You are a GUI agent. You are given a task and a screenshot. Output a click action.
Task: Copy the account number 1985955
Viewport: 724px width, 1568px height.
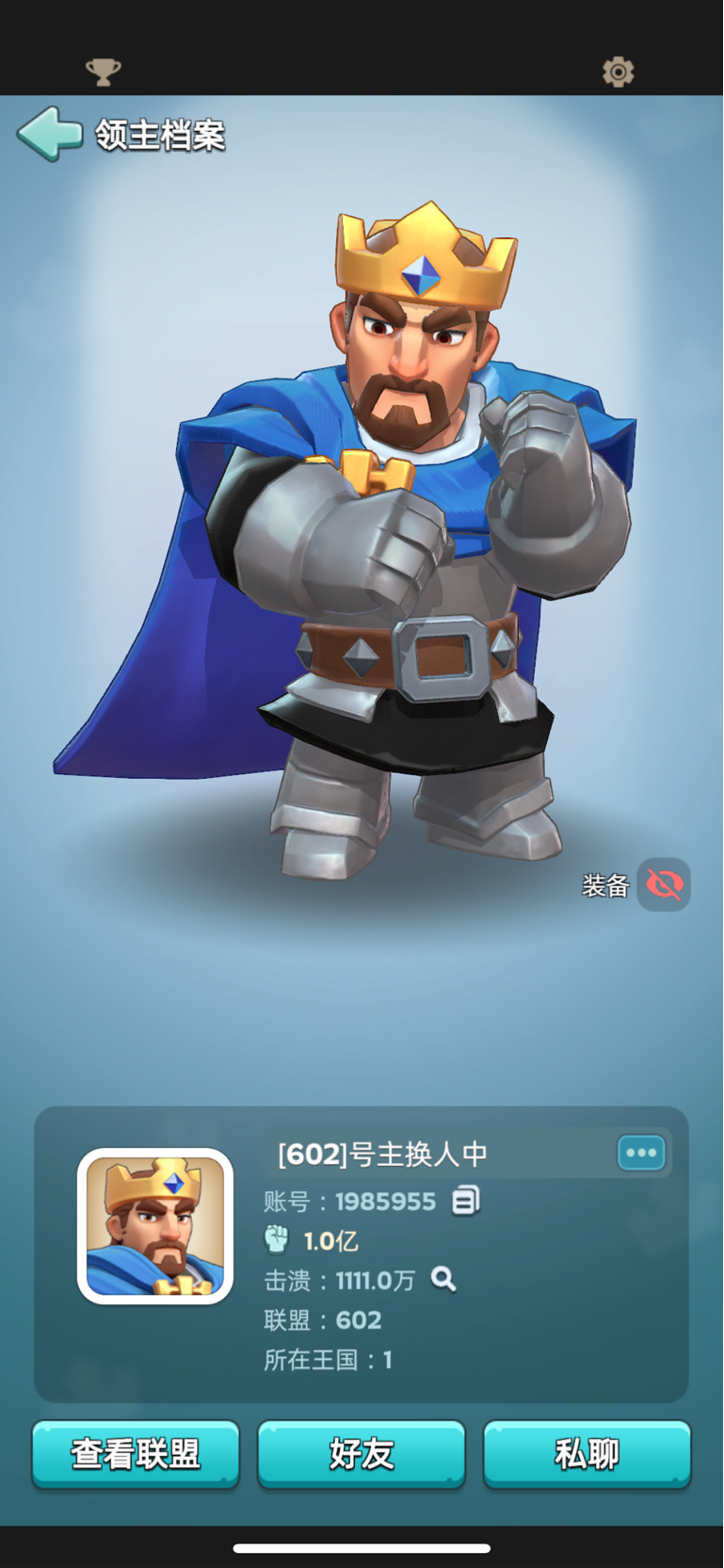point(466,1201)
